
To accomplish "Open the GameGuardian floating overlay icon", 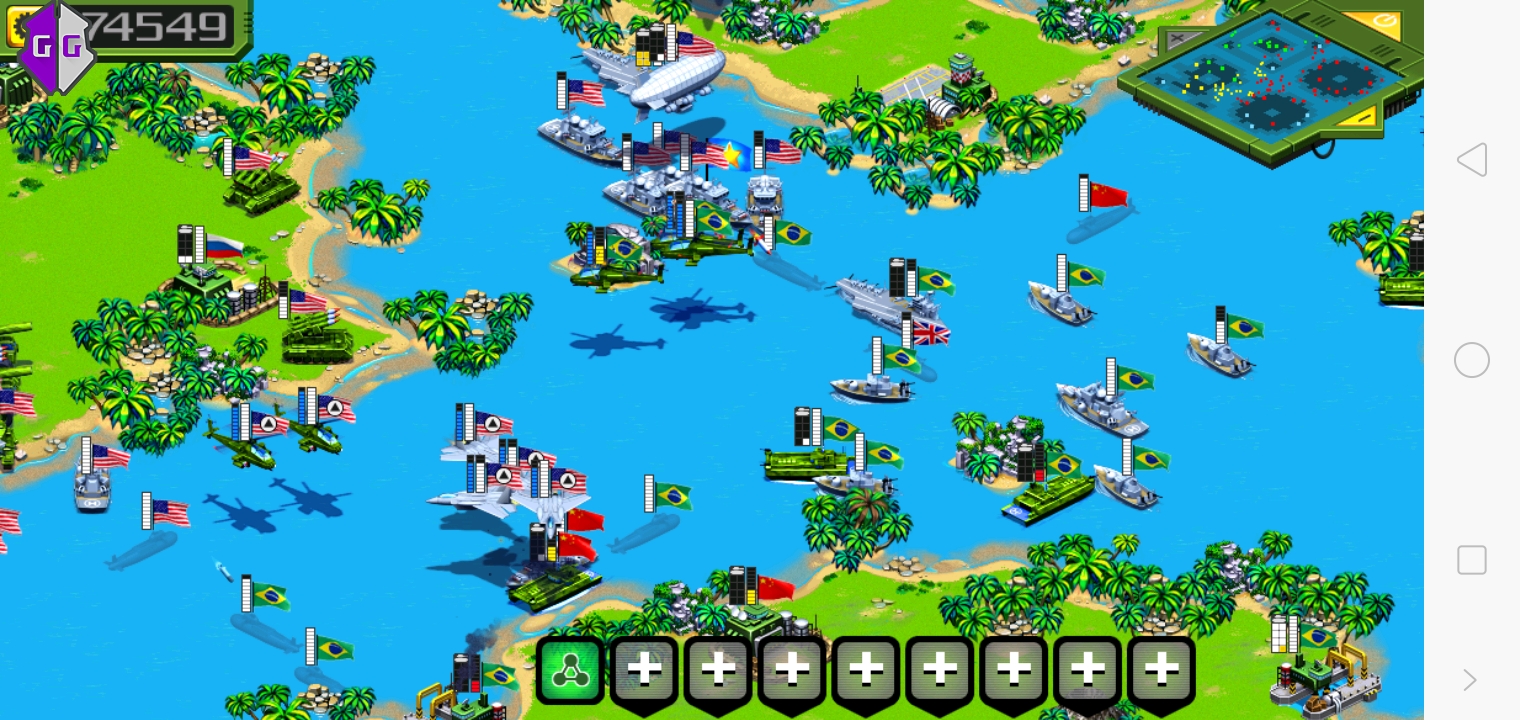I will (56, 46).
